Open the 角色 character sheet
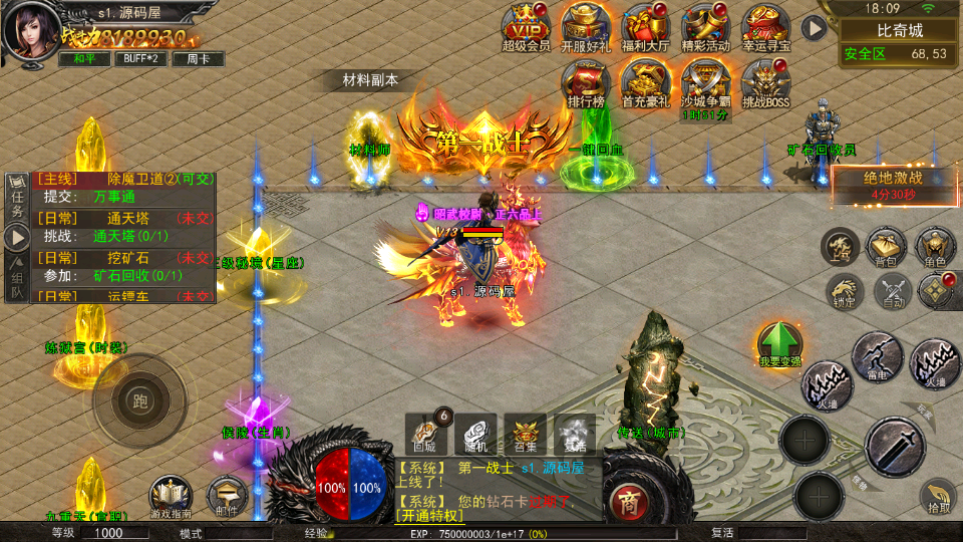This screenshot has height=542, width=963. click(x=936, y=246)
